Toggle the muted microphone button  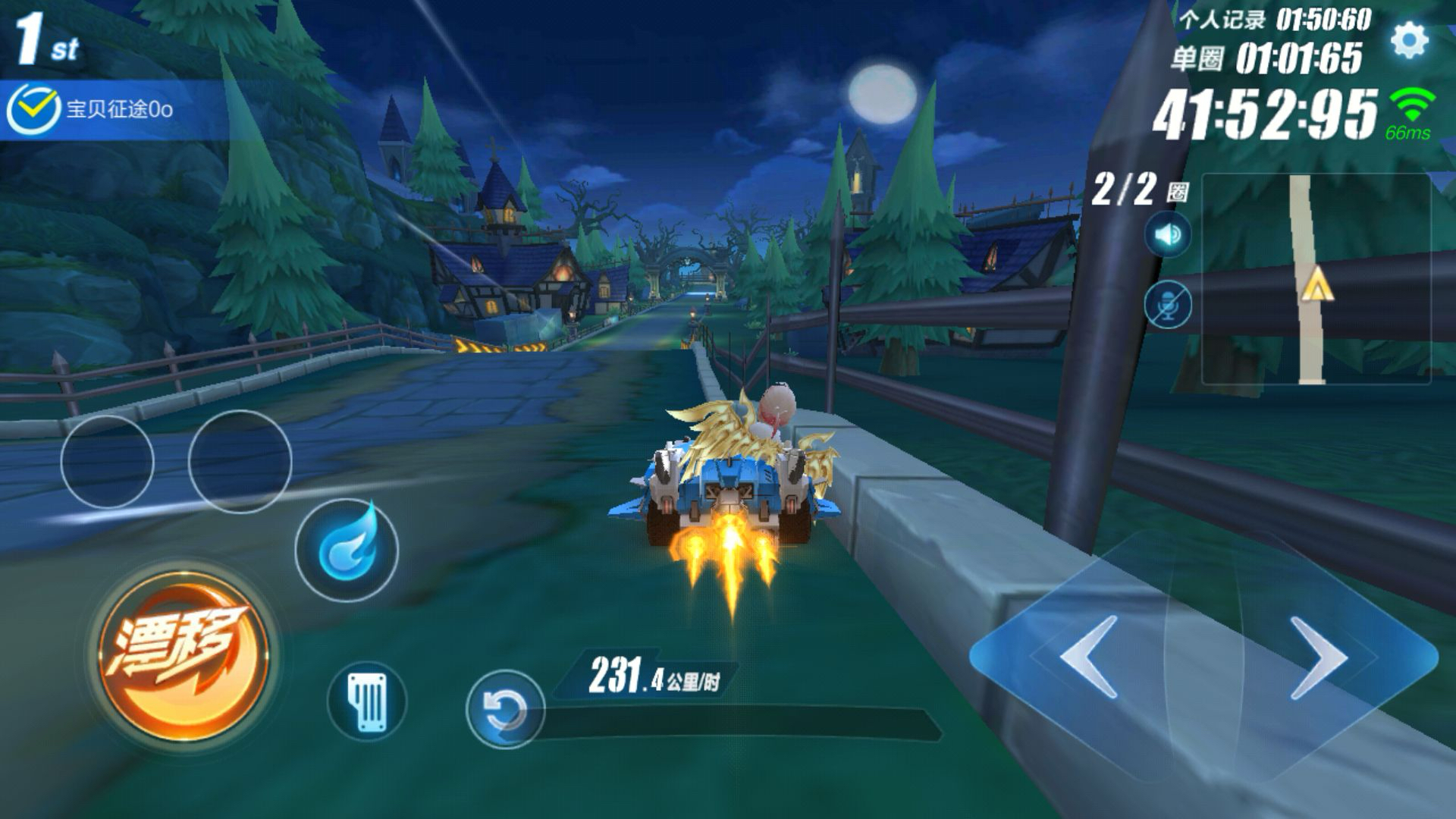(1168, 305)
